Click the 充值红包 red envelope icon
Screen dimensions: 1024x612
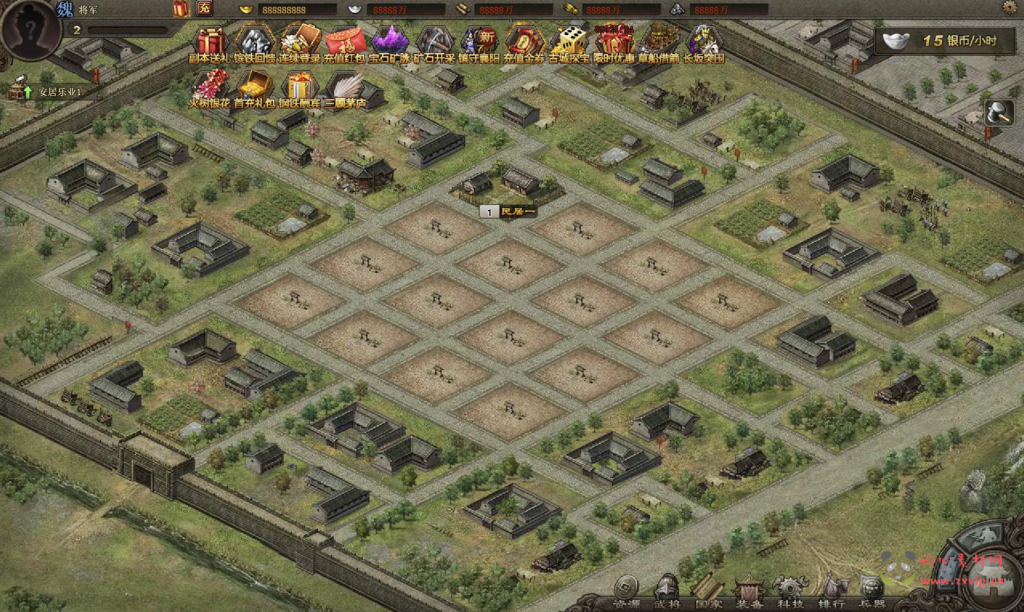(x=346, y=43)
